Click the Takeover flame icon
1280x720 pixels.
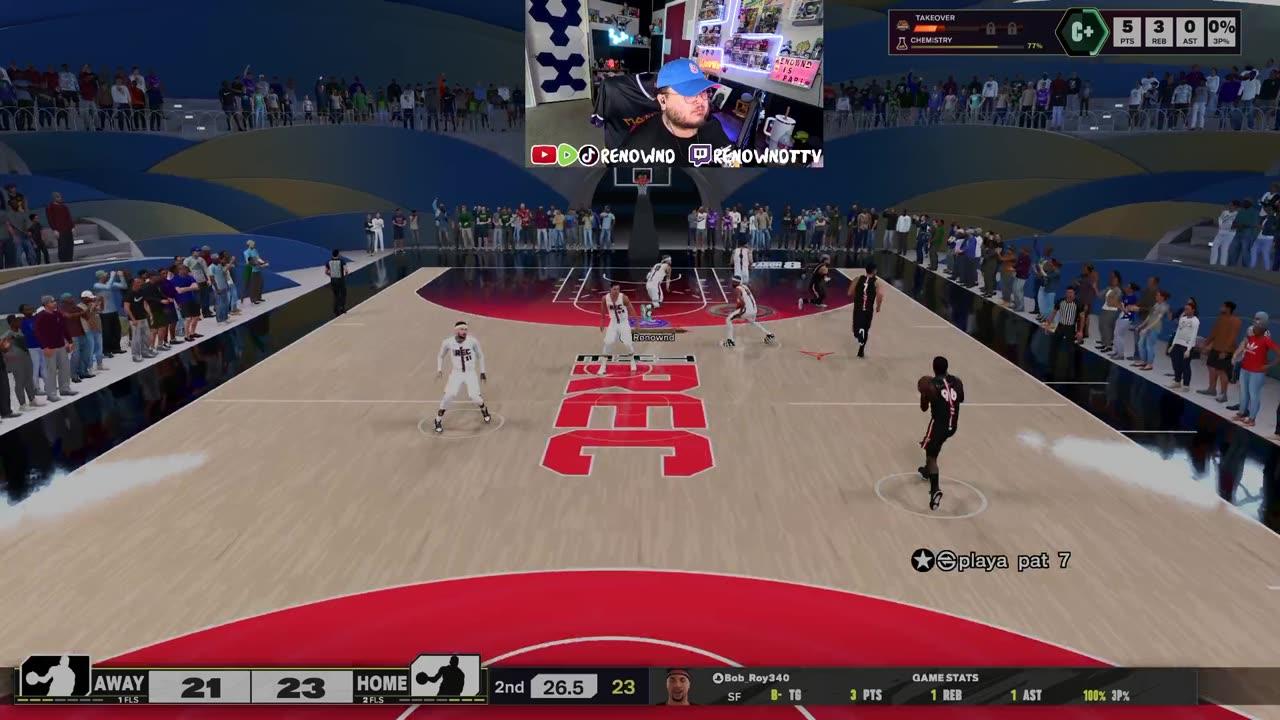pos(902,26)
